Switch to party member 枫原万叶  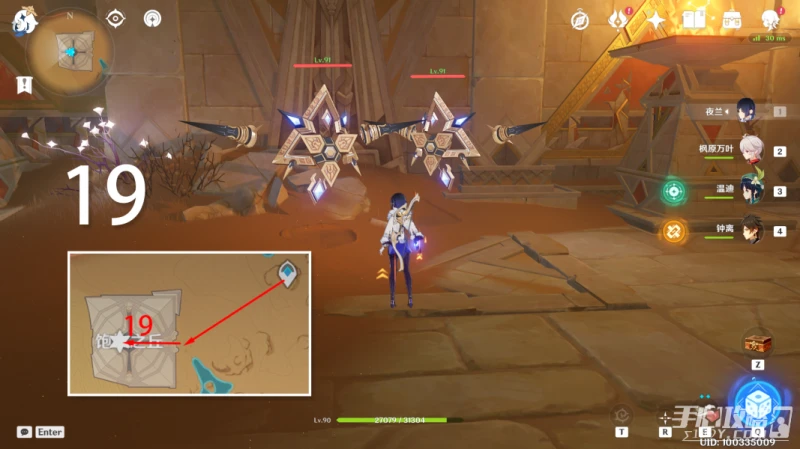(x=748, y=150)
